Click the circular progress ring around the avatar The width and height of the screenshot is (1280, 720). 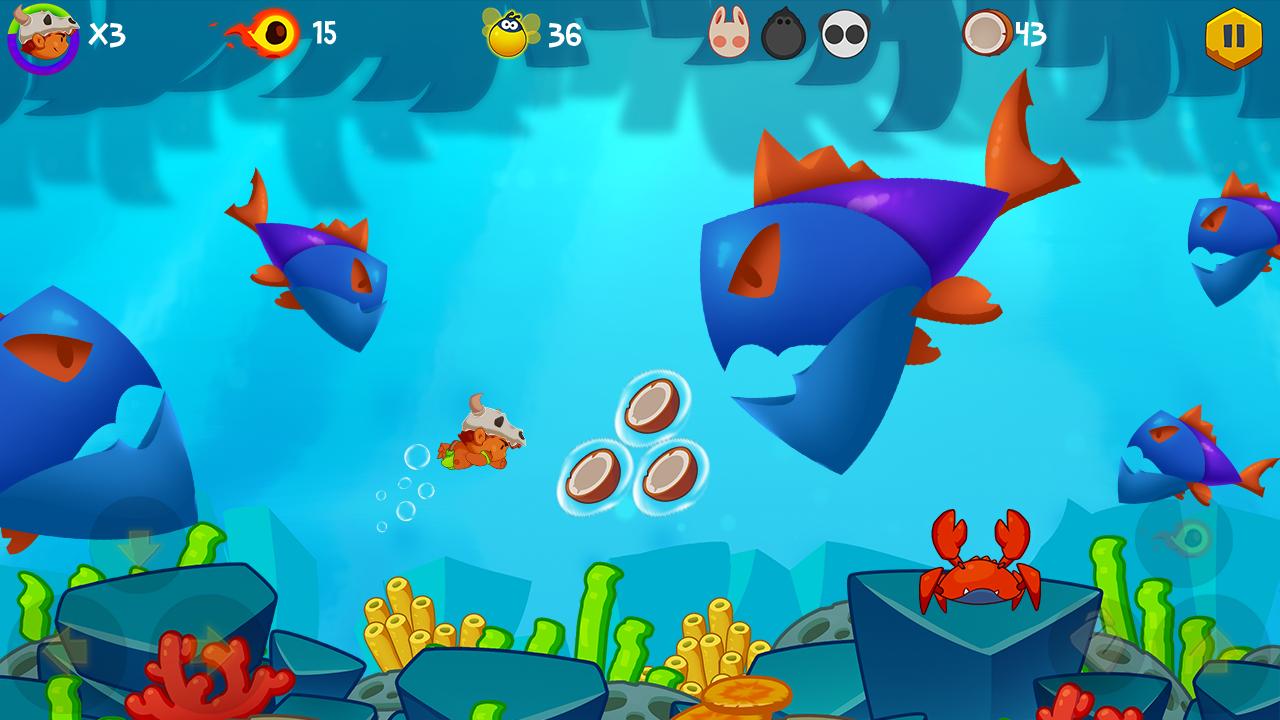[x=42, y=70]
